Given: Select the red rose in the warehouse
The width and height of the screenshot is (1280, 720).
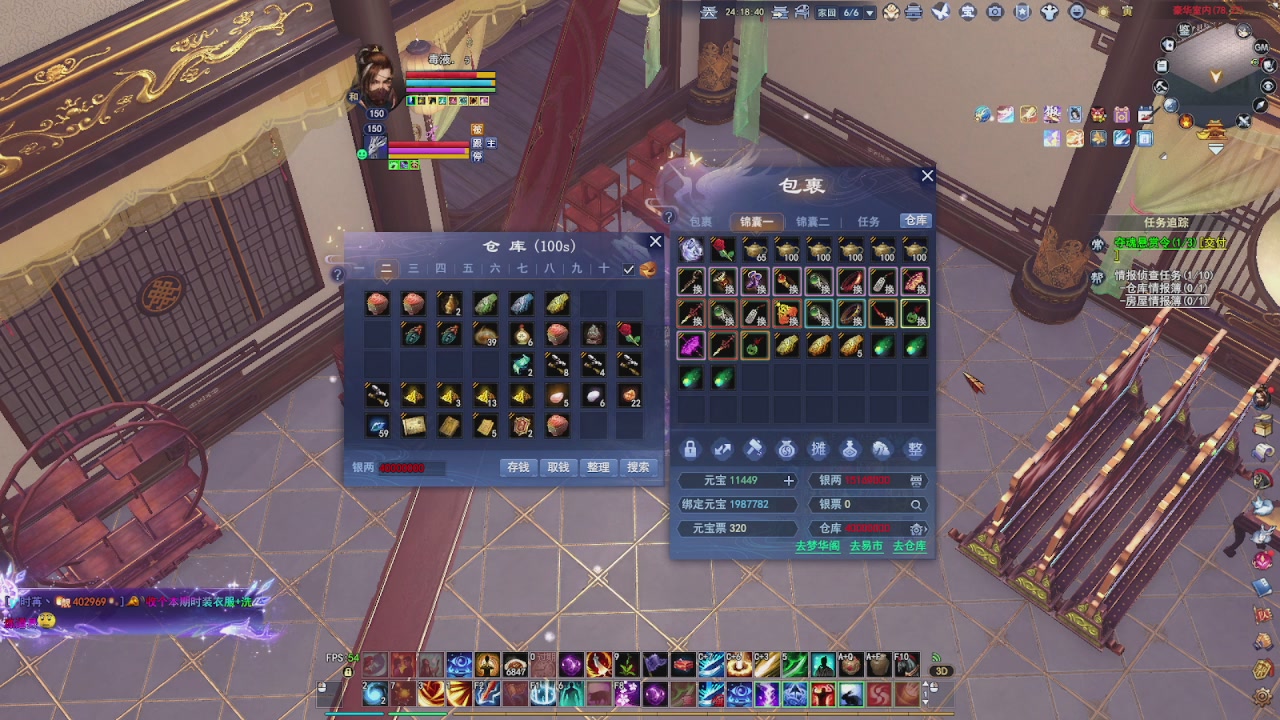Looking at the screenshot, I should (628, 333).
